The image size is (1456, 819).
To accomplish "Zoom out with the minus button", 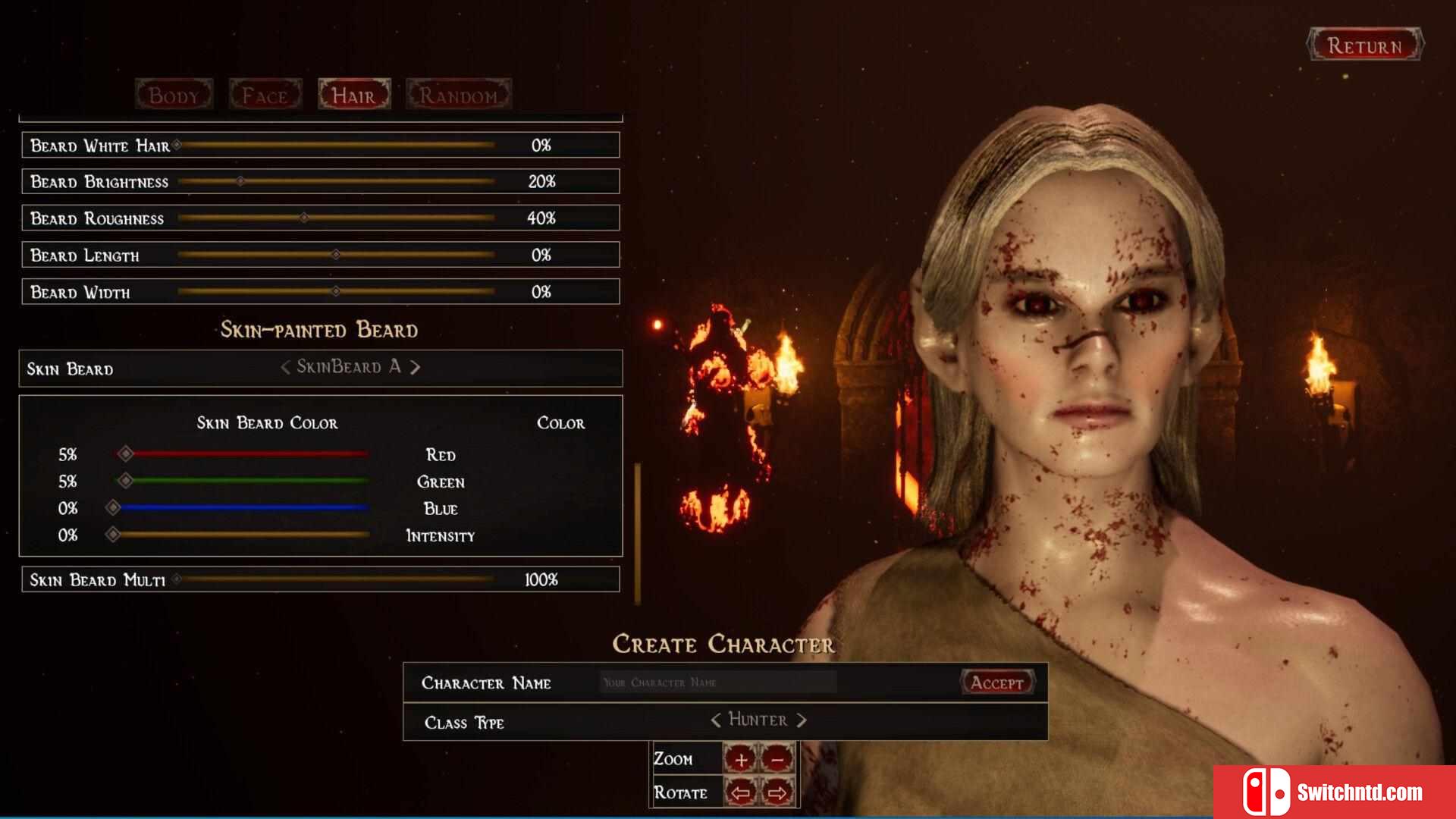I will coord(777,759).
